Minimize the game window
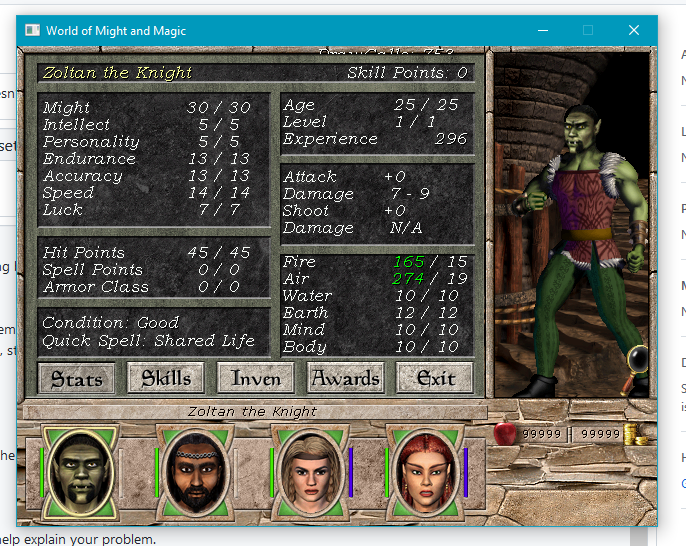The height and width of the screenshot is (546, 686). tap(541, 31)
